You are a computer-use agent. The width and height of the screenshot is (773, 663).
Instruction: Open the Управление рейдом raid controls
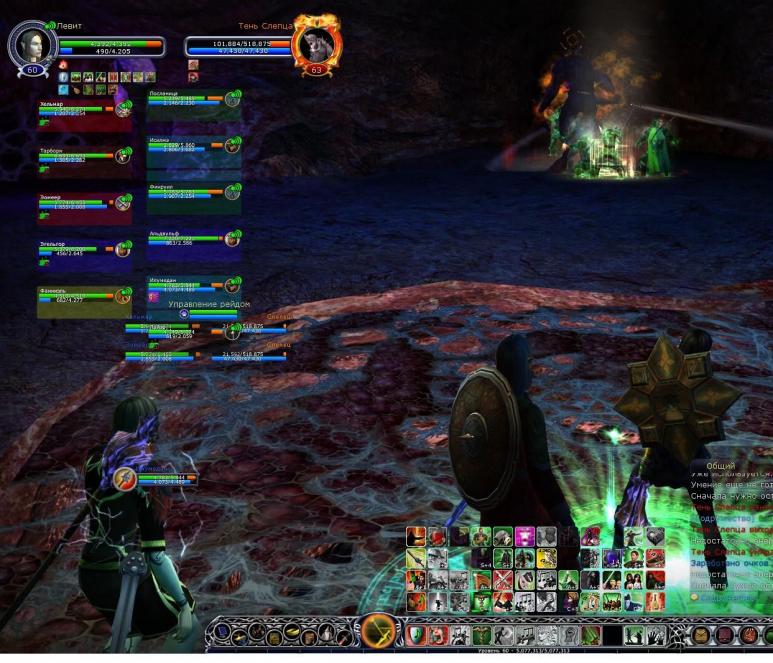208,304
